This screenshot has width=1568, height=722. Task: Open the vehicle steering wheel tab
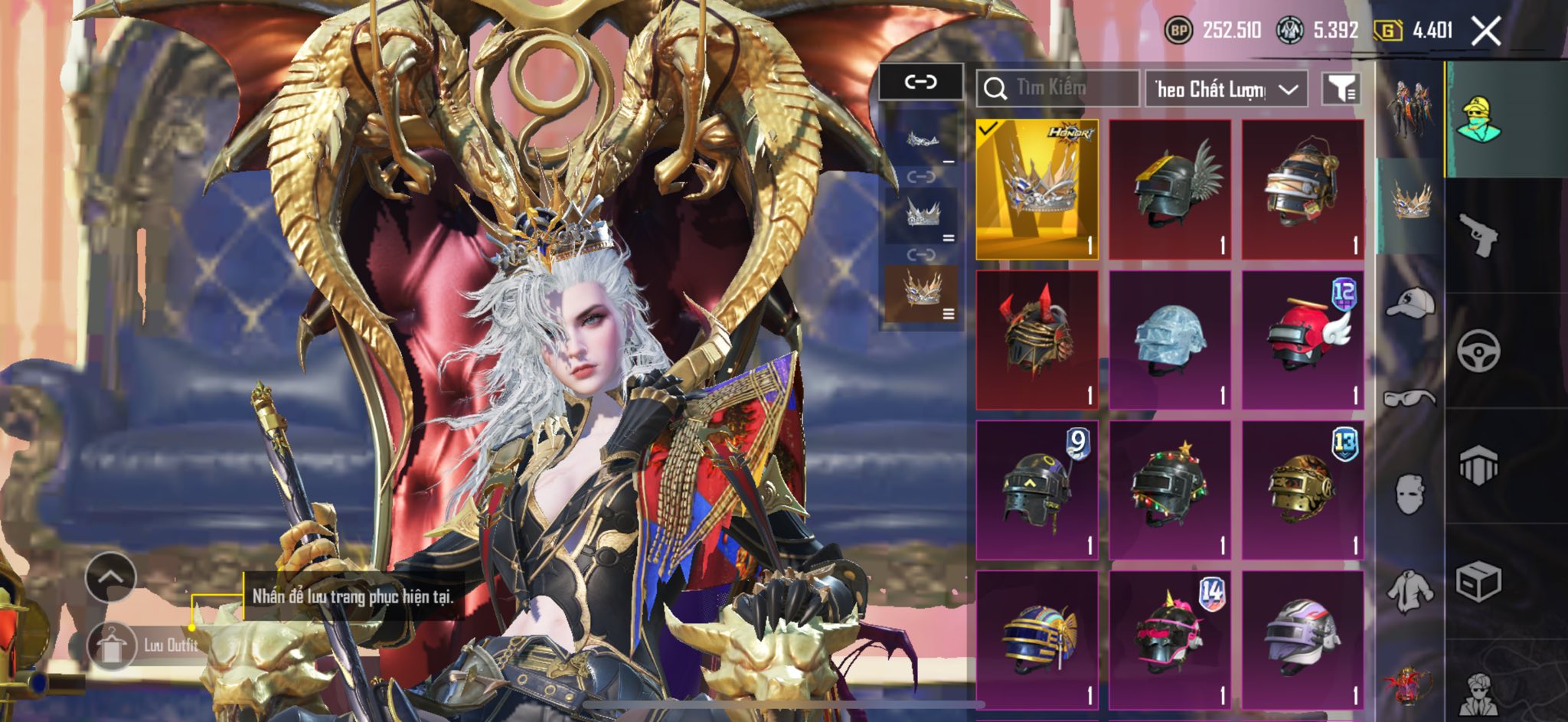pyautogui.click(x=1478, y=351)
